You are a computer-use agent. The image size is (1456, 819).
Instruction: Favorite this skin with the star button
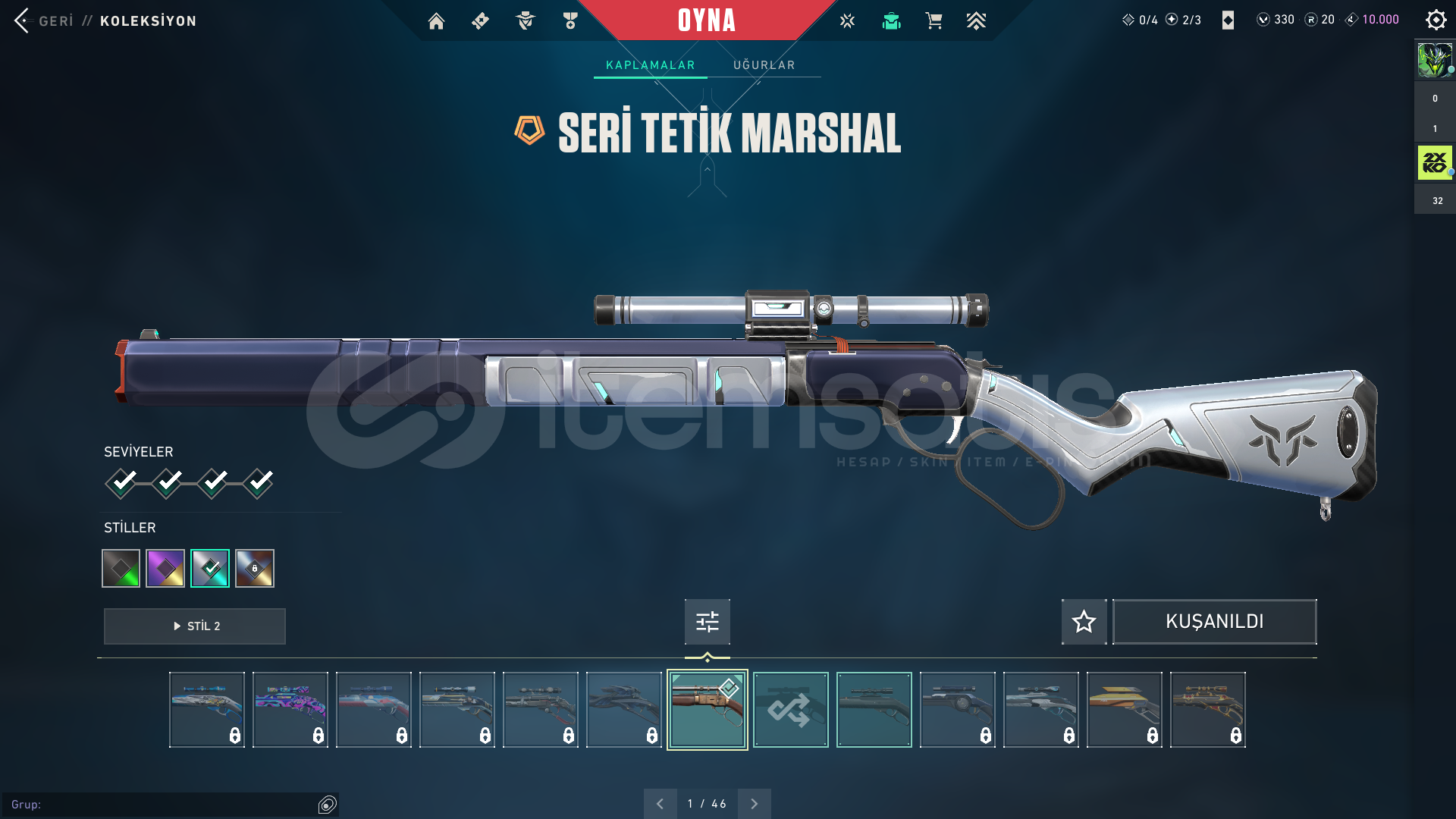point(1084,622)
